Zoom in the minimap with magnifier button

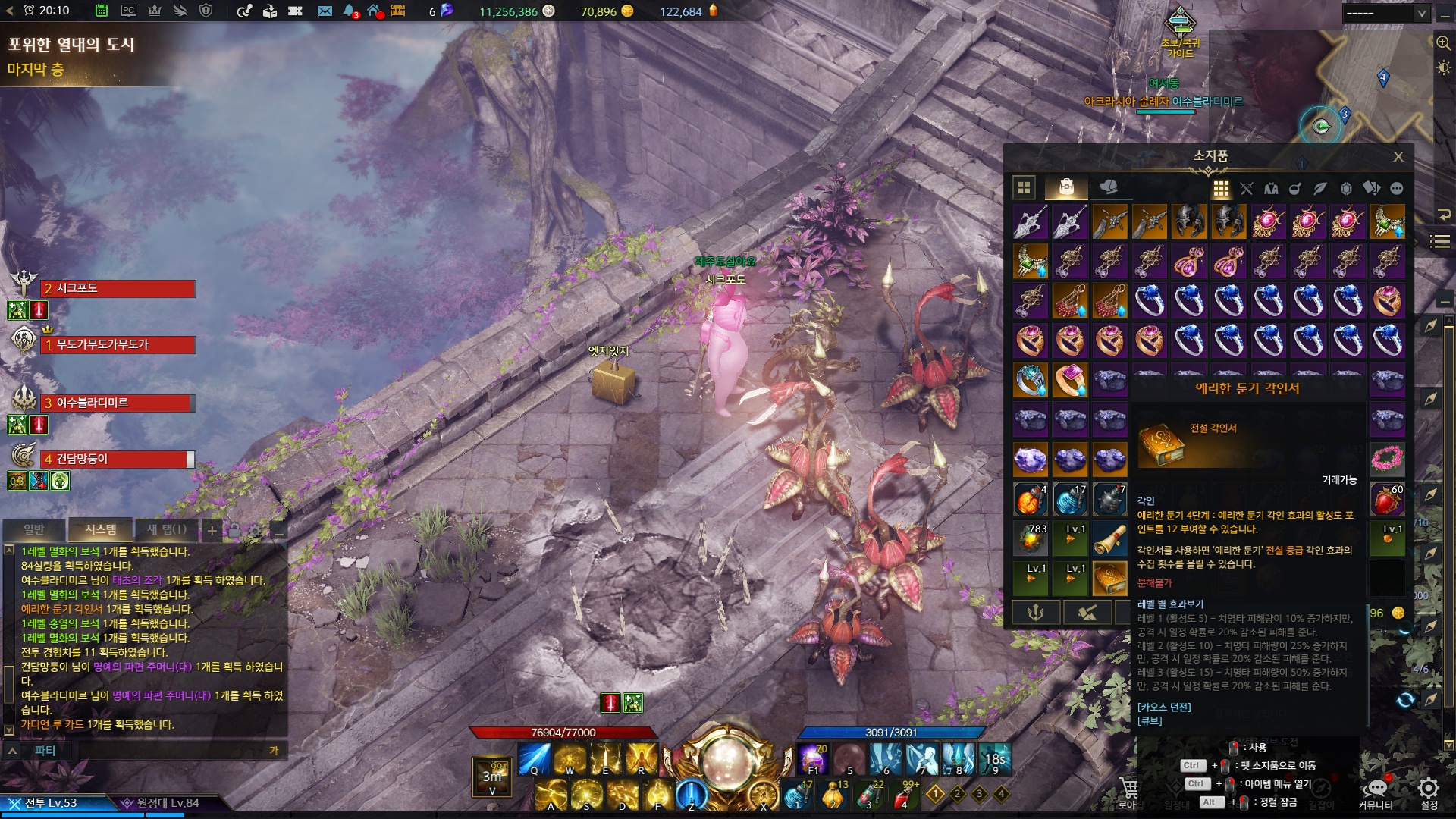pyautogui.click(x=1443, y=43)
